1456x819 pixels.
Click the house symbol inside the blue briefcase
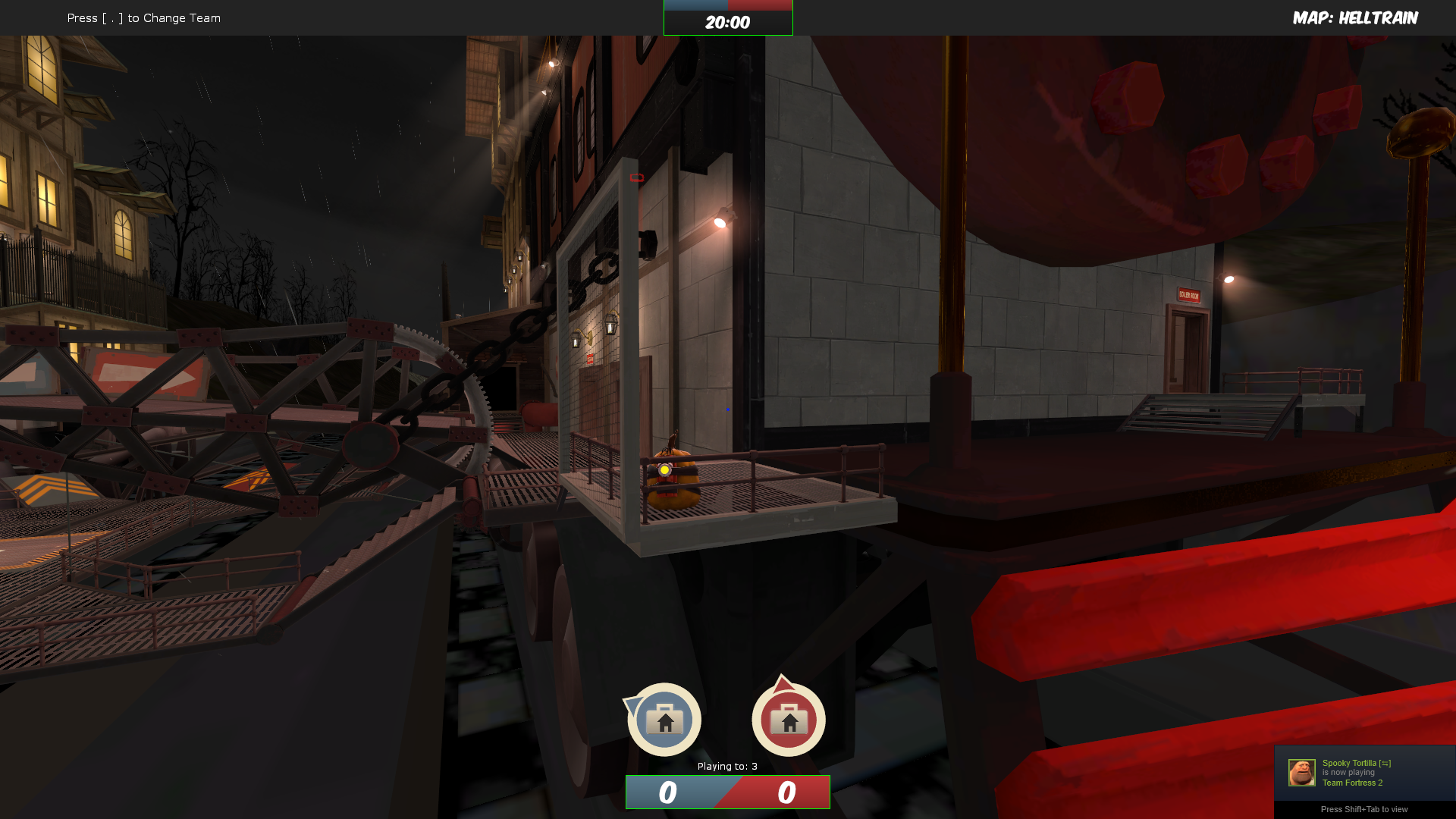pos(665,722)
